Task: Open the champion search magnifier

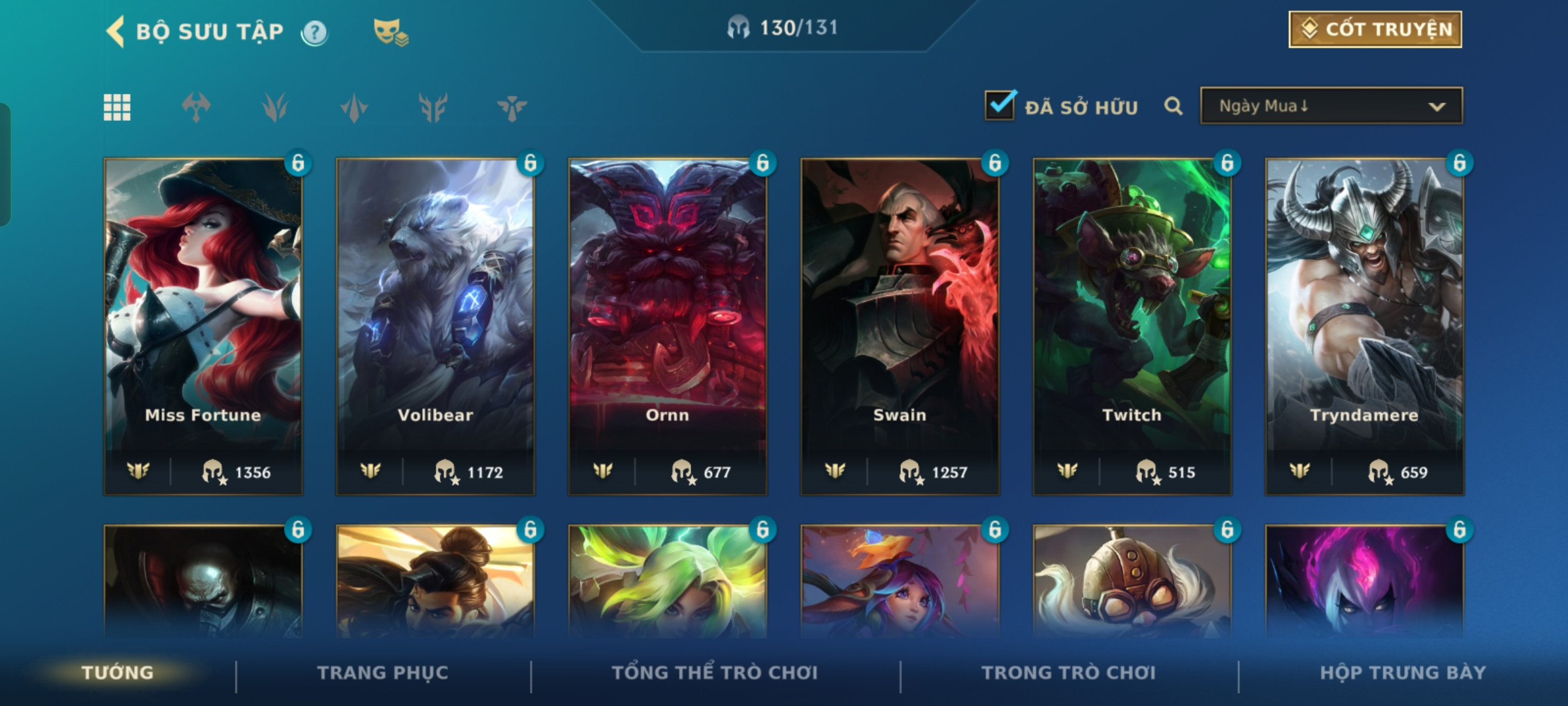Action: click(1173, 106)
